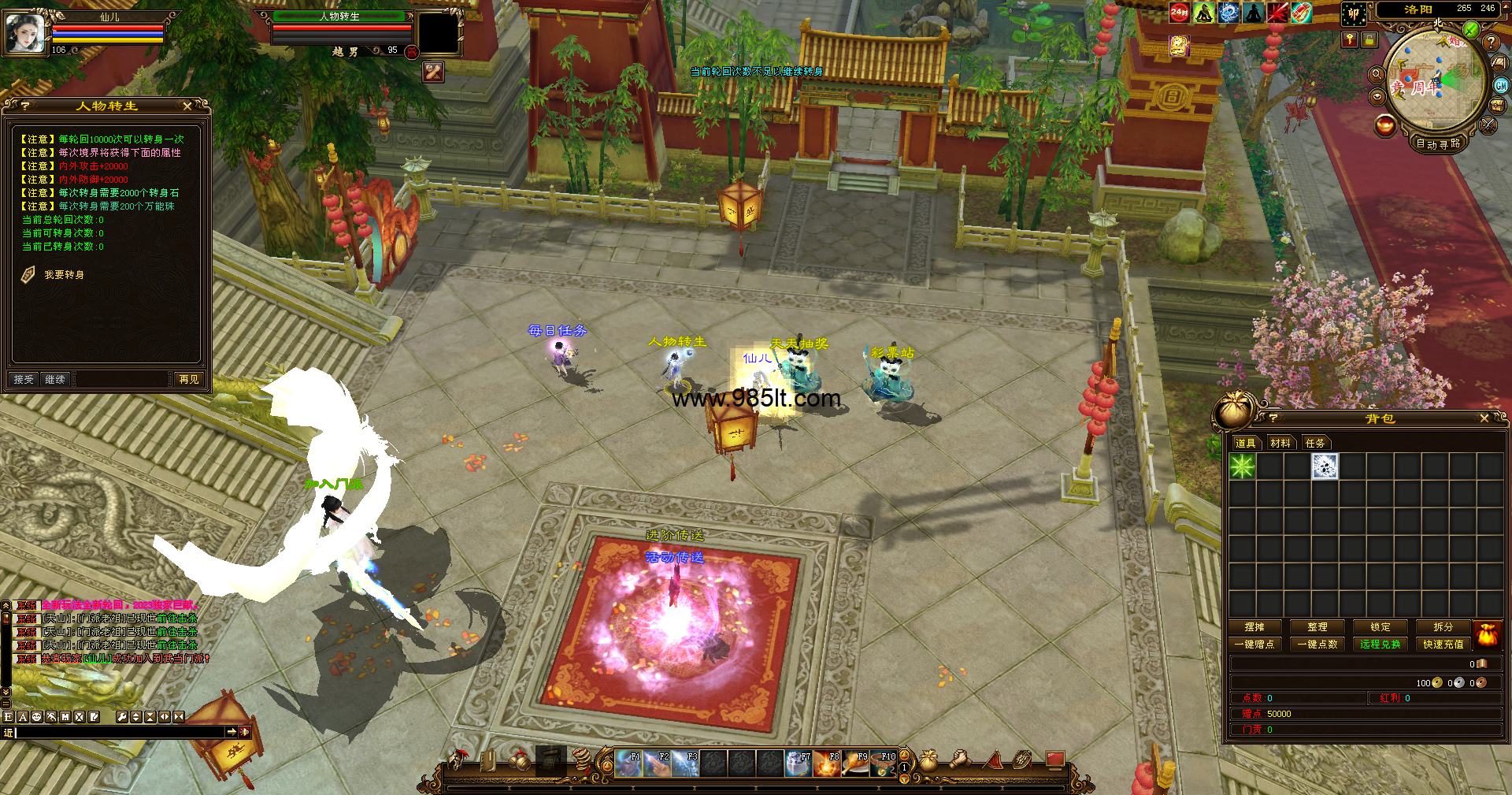Click the 自动寻路 auto-pathfinding button

coord(1438,143)
